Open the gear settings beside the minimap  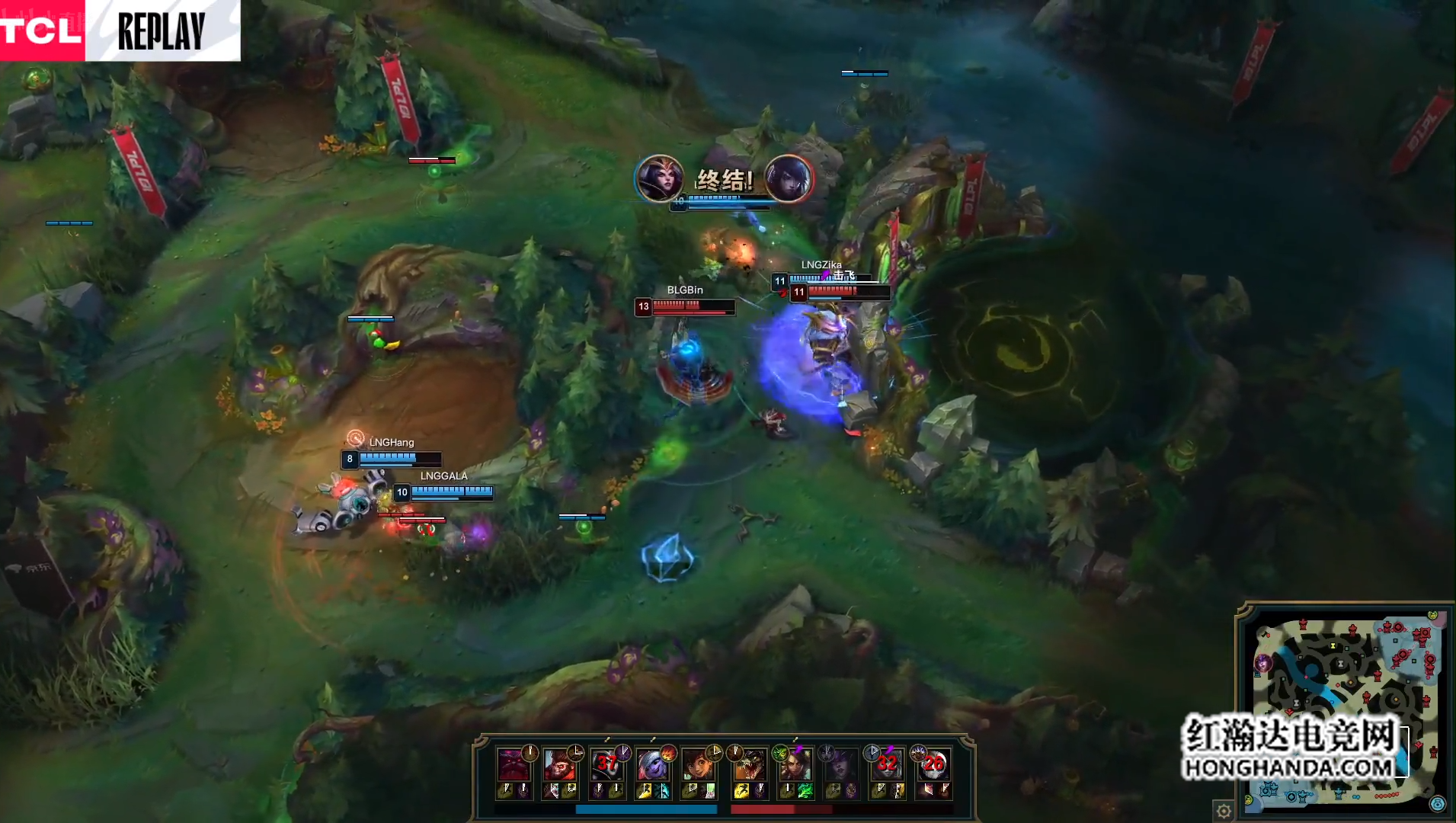pyautogui.click(x=1224, y=811)
